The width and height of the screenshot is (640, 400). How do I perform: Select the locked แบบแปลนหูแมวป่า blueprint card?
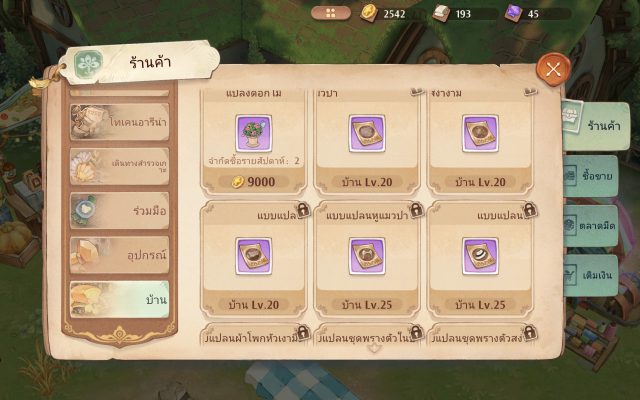click(x=368, y=257)
